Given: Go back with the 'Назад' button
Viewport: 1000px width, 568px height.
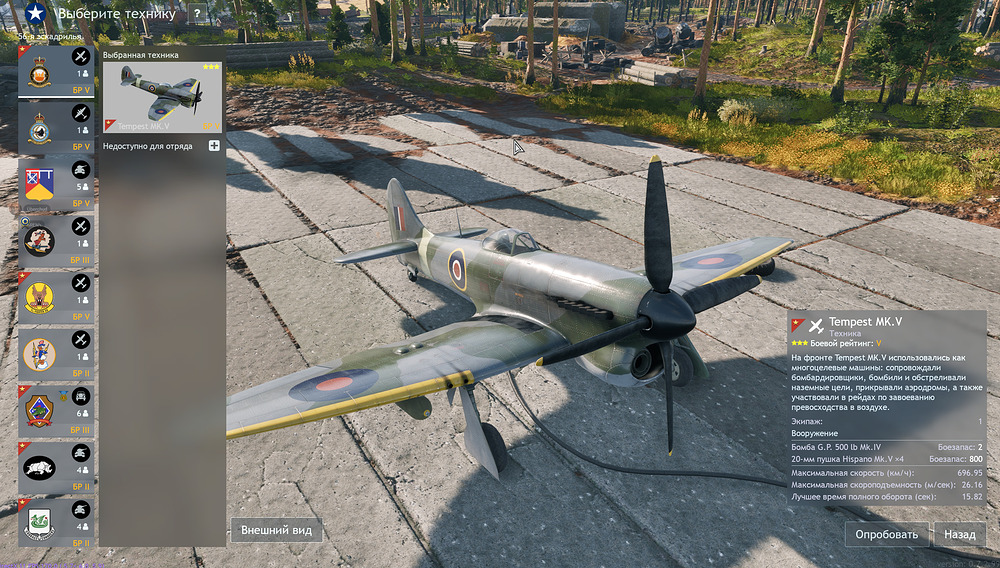Looking at the screenshot, I should 960,534.
